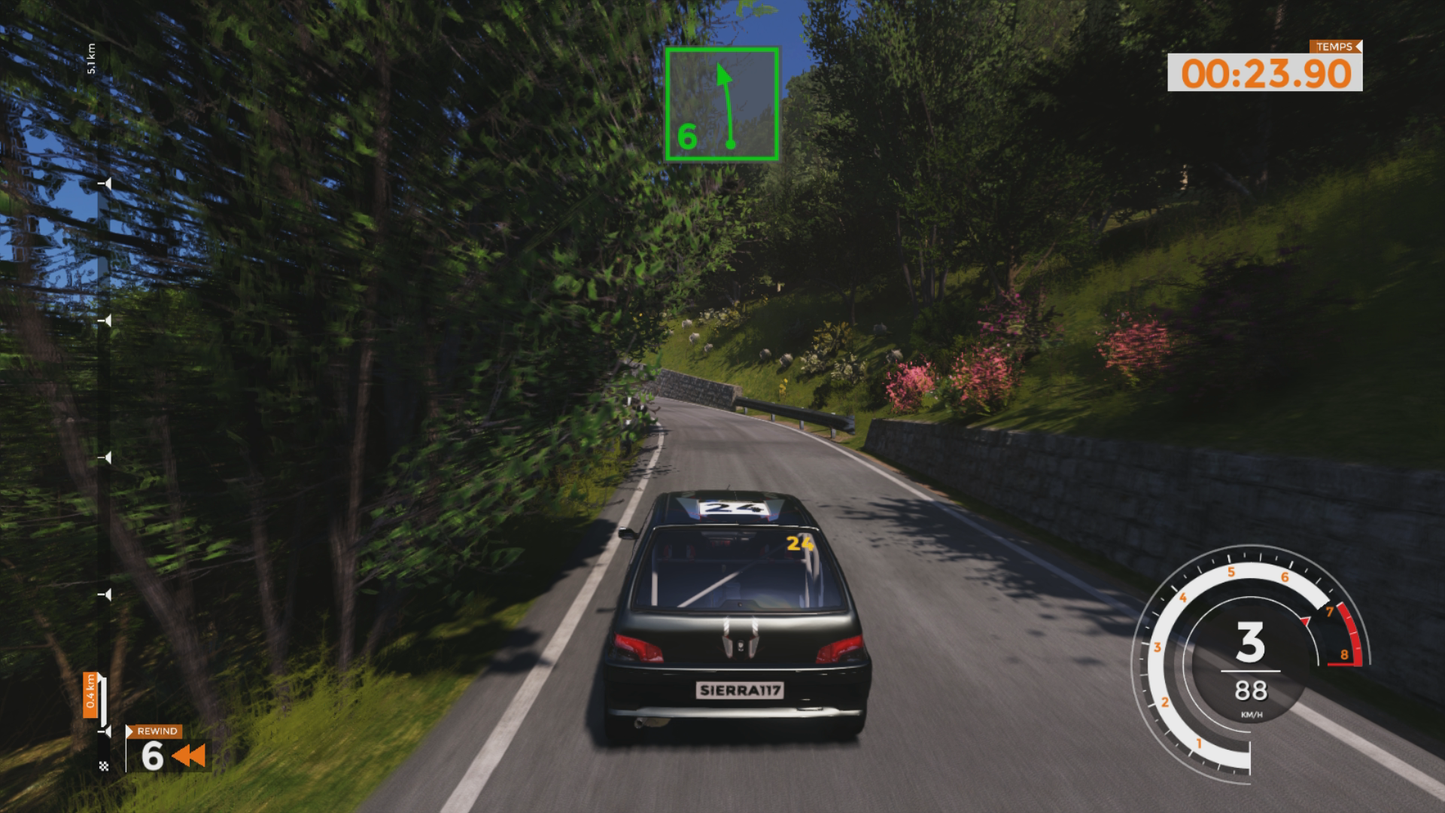Click the 88 KM/H speed readout

(x=1250, y=692)
